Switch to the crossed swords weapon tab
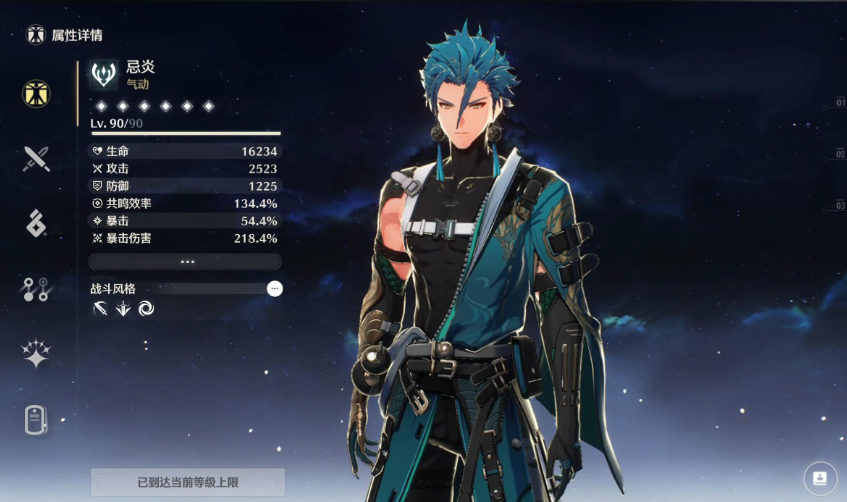 pyautogui.click(x=36, y=158)
